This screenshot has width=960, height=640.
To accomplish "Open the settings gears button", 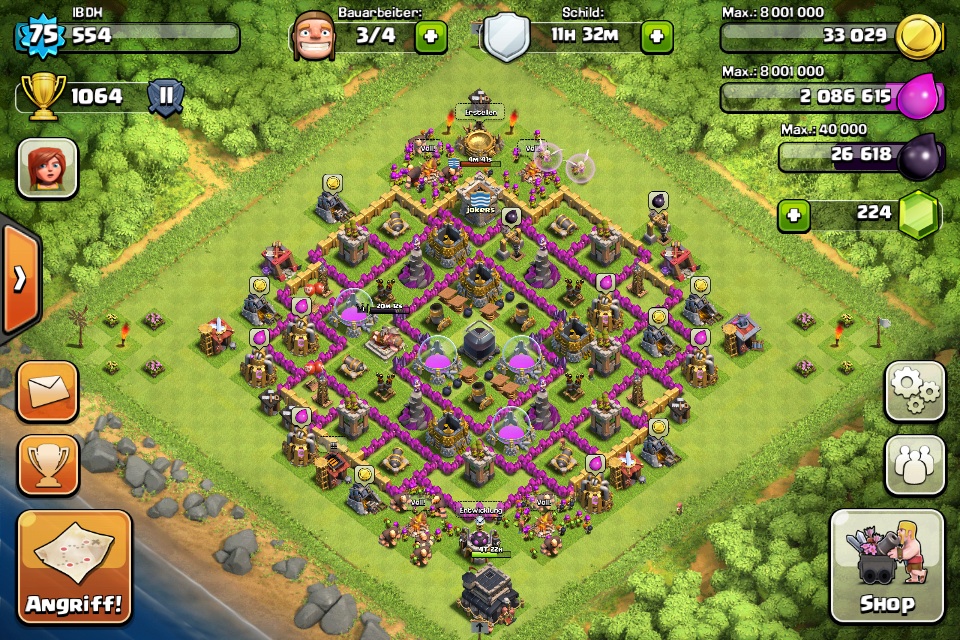I will pos(914,391).
